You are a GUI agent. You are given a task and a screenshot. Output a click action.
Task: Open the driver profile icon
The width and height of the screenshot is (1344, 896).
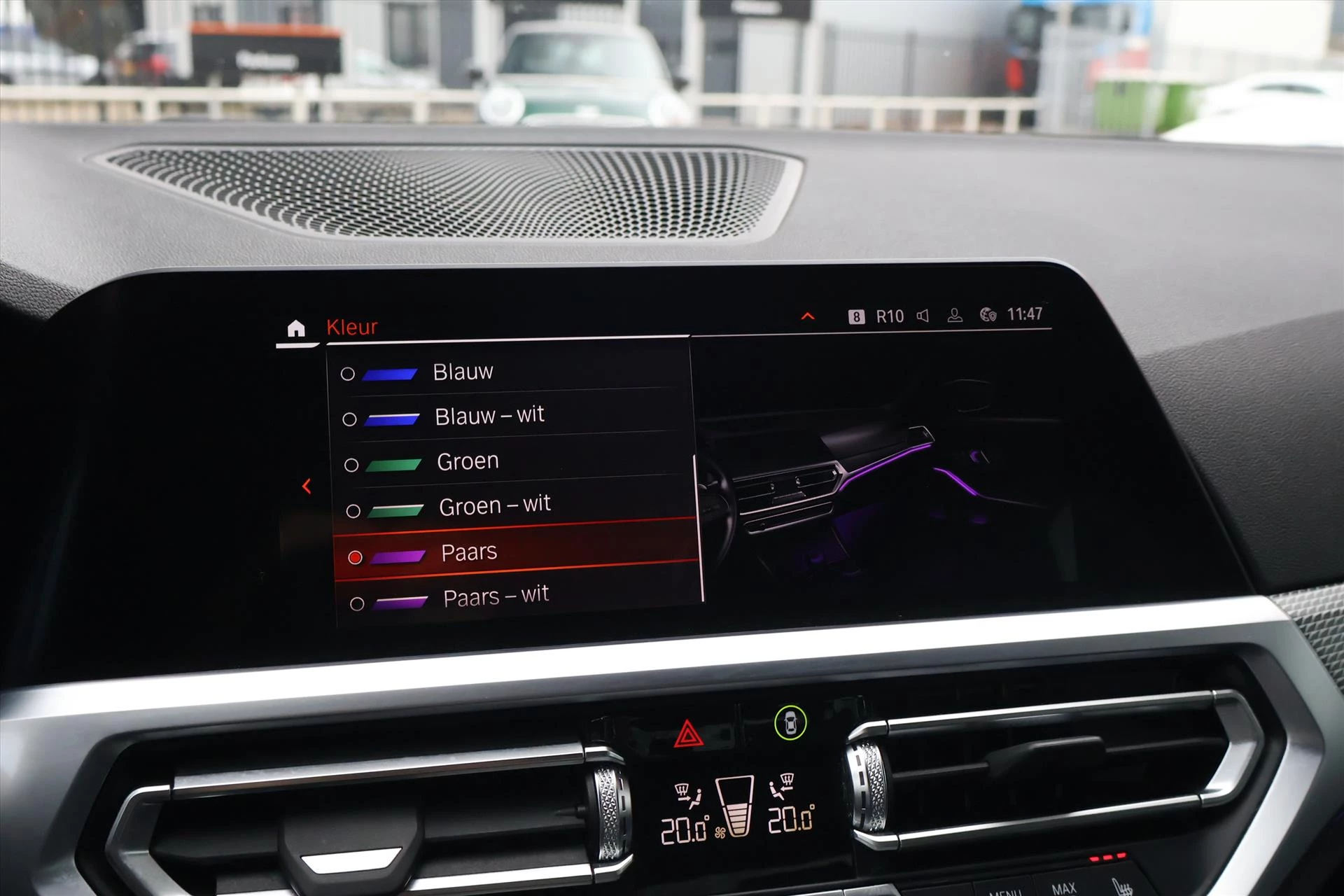[x=956, y=316]
